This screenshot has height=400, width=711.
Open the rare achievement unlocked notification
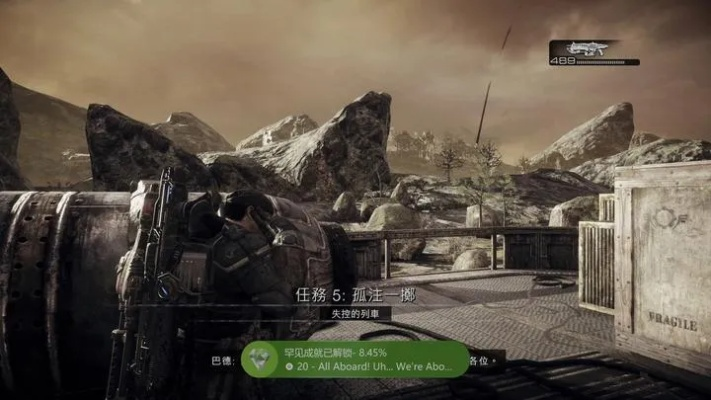pos(354,359)
